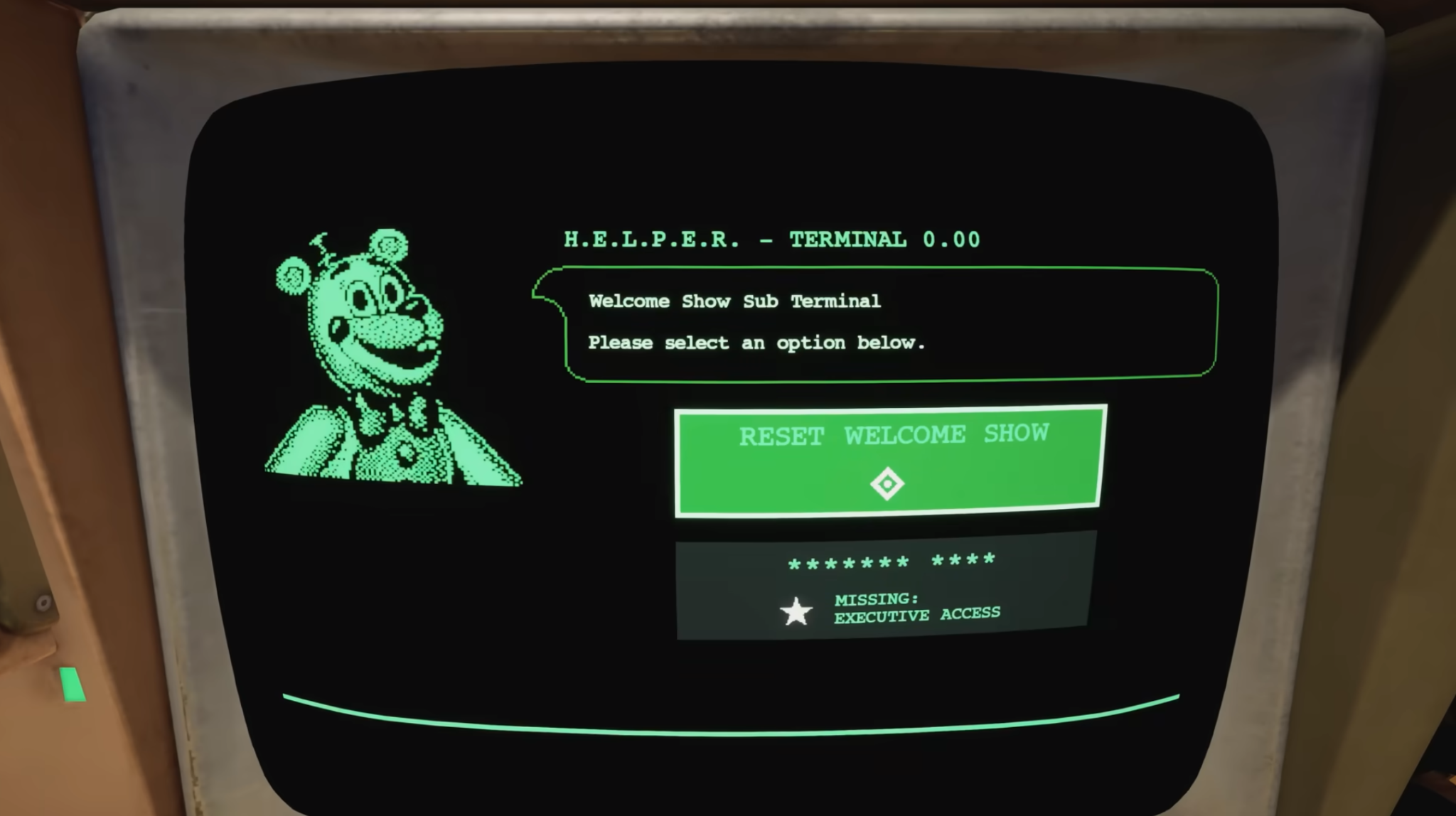Click the button on the mascot's chest

(407, 452)
